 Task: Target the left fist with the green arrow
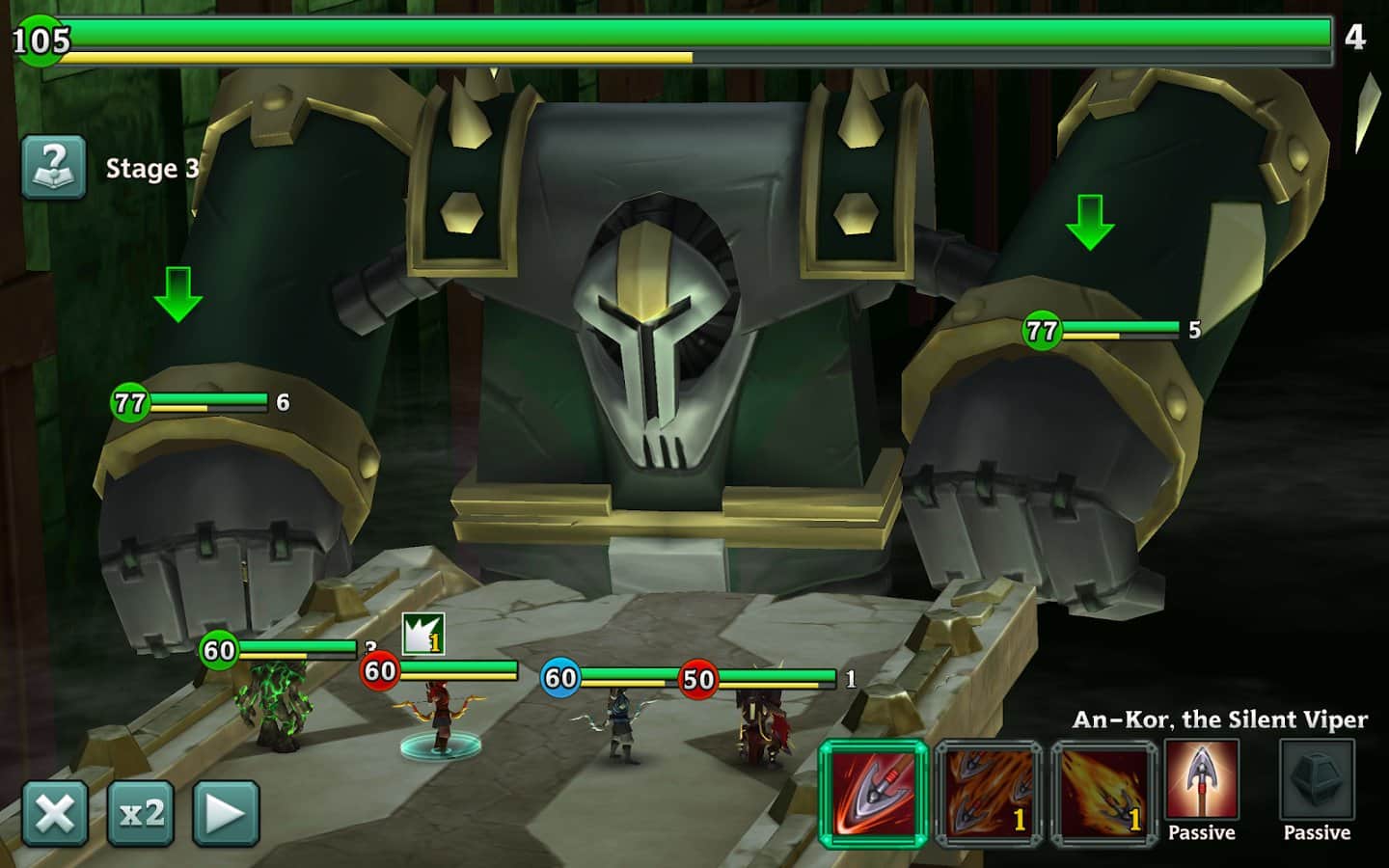coord(178,294)
